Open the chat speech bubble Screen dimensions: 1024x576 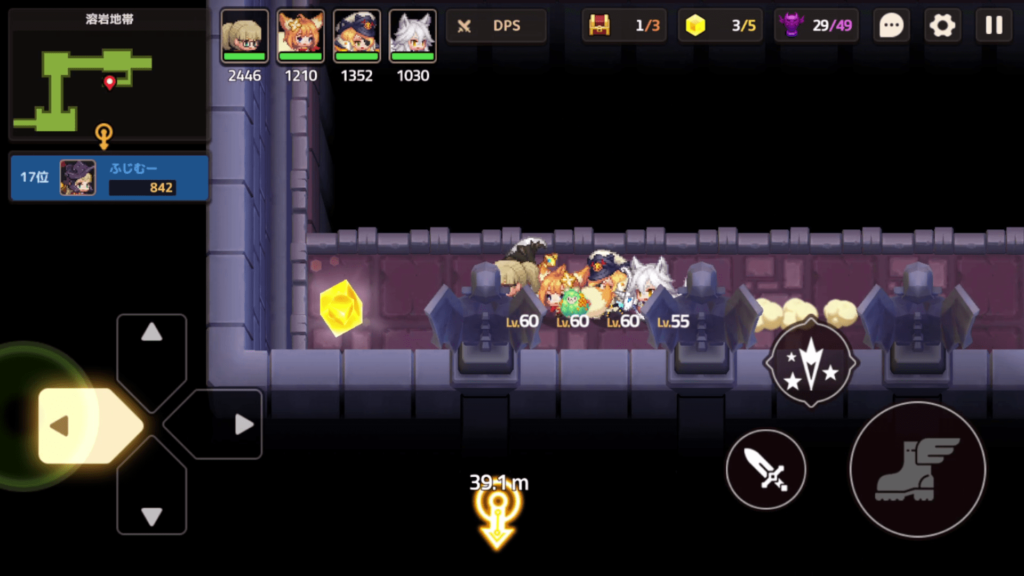coord(890,26)
